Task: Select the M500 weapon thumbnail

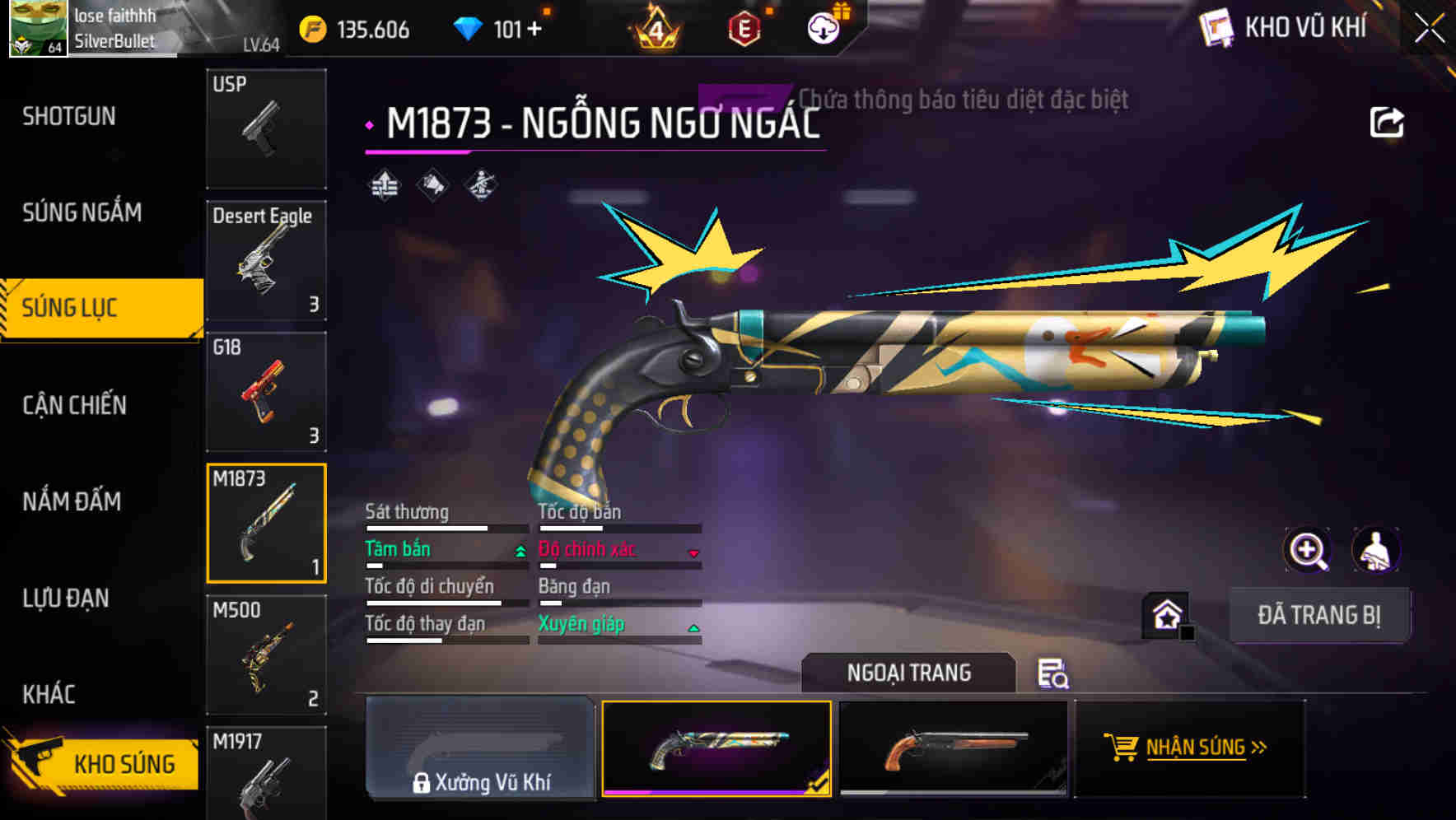Action: [x=266, y=655]
